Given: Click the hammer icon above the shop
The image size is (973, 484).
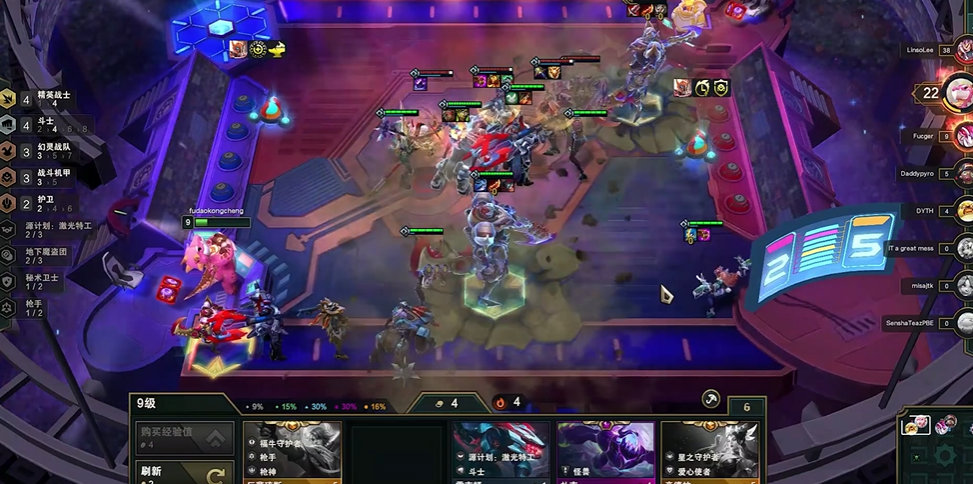Looking at the screenshot, I should 711,398.
